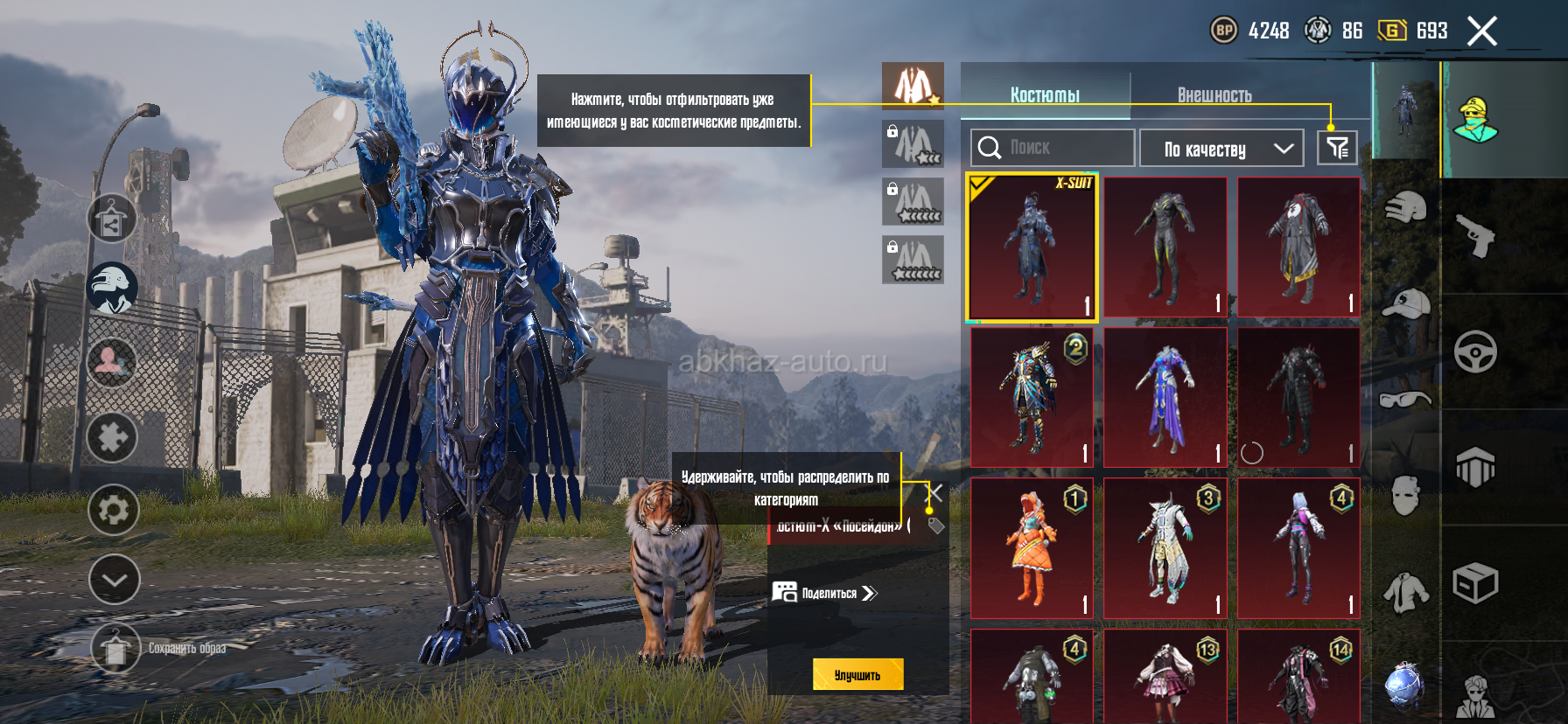1568x724 pixels.
Task: Pick the white robed outfit numbered 3
Action: click(1165, 548)
